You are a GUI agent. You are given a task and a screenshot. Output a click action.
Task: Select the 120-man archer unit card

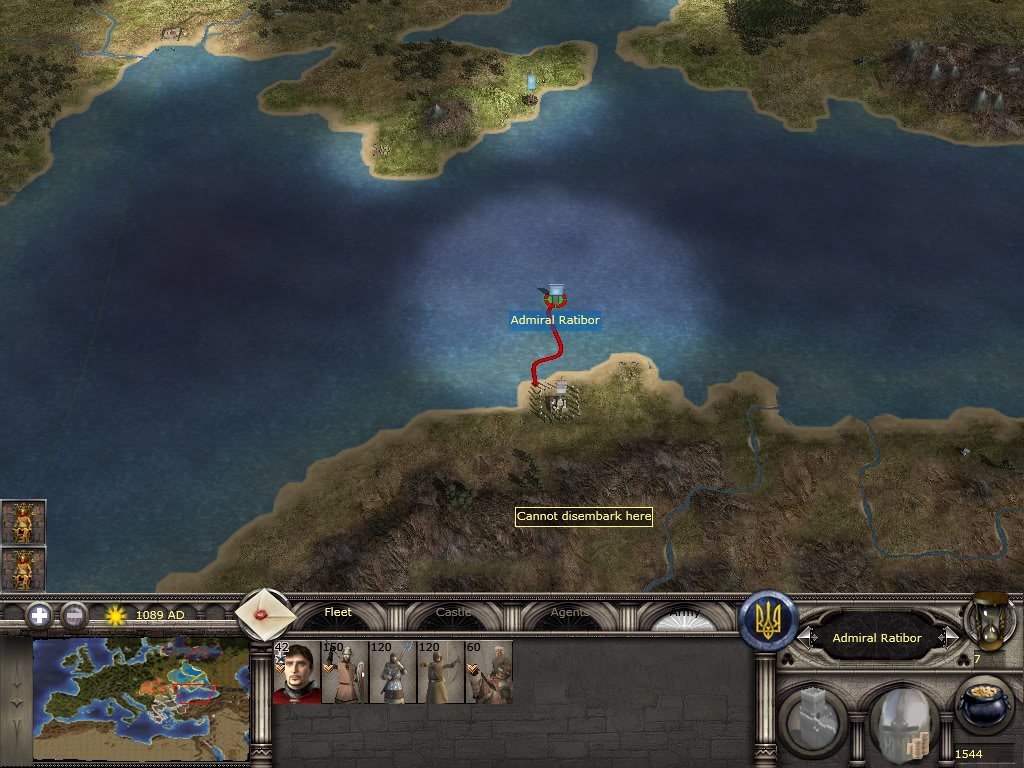click(441, 672)
